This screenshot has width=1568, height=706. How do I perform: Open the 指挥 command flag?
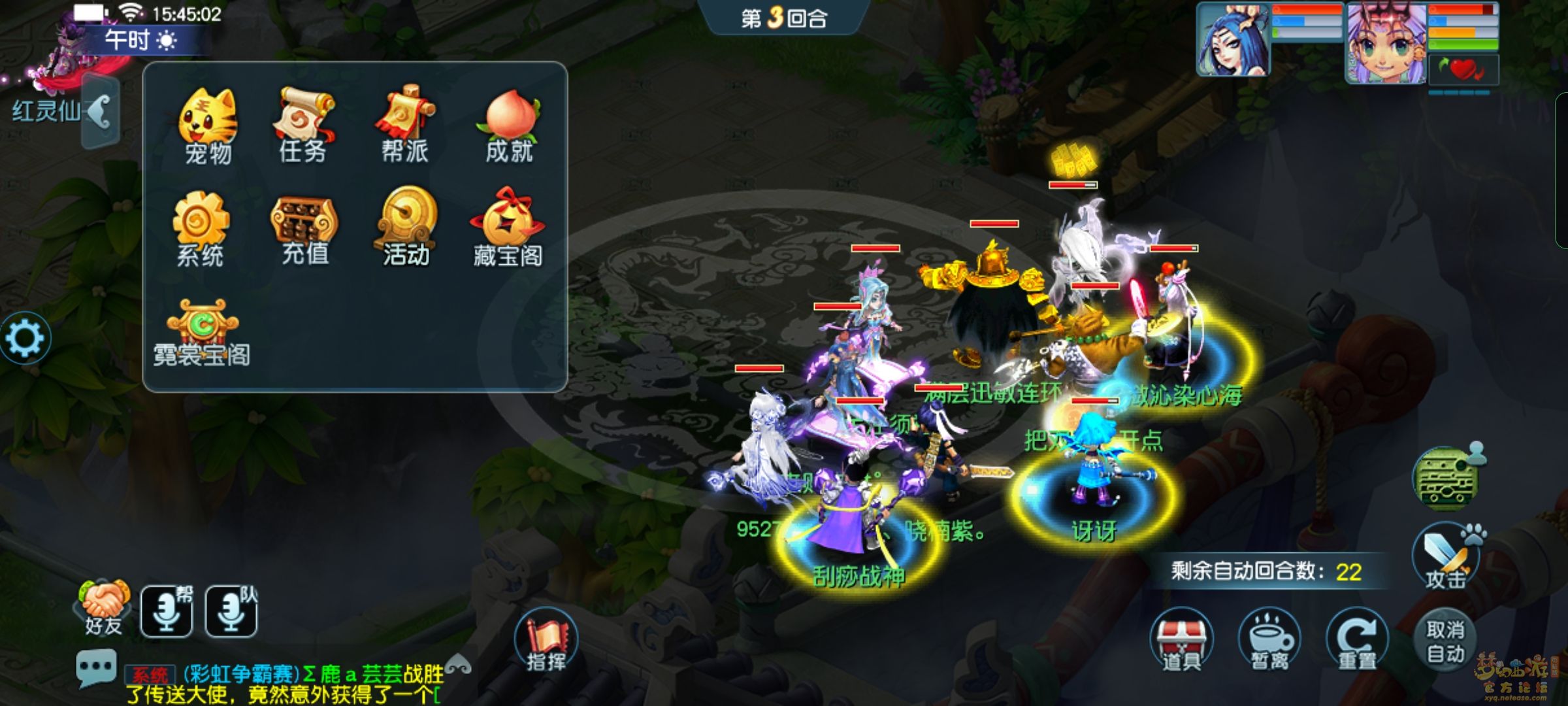pos(546,642)
